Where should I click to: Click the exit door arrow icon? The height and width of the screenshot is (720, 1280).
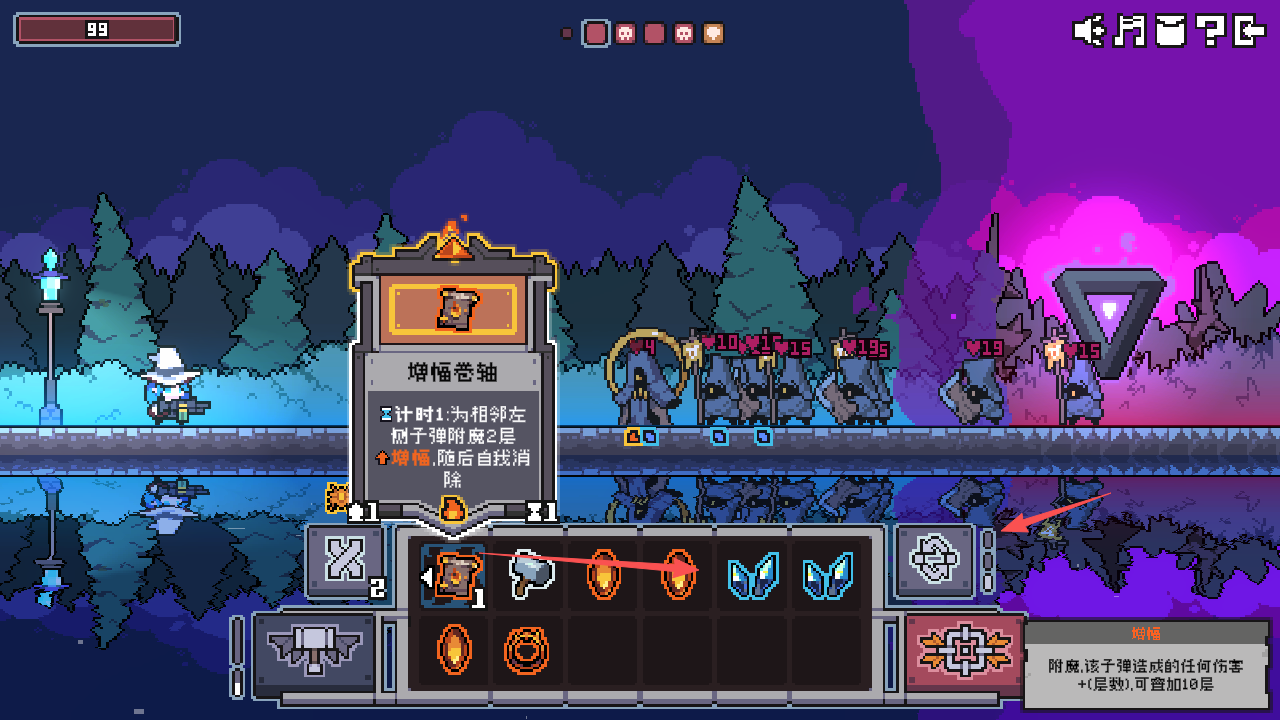click(1250, 31)
